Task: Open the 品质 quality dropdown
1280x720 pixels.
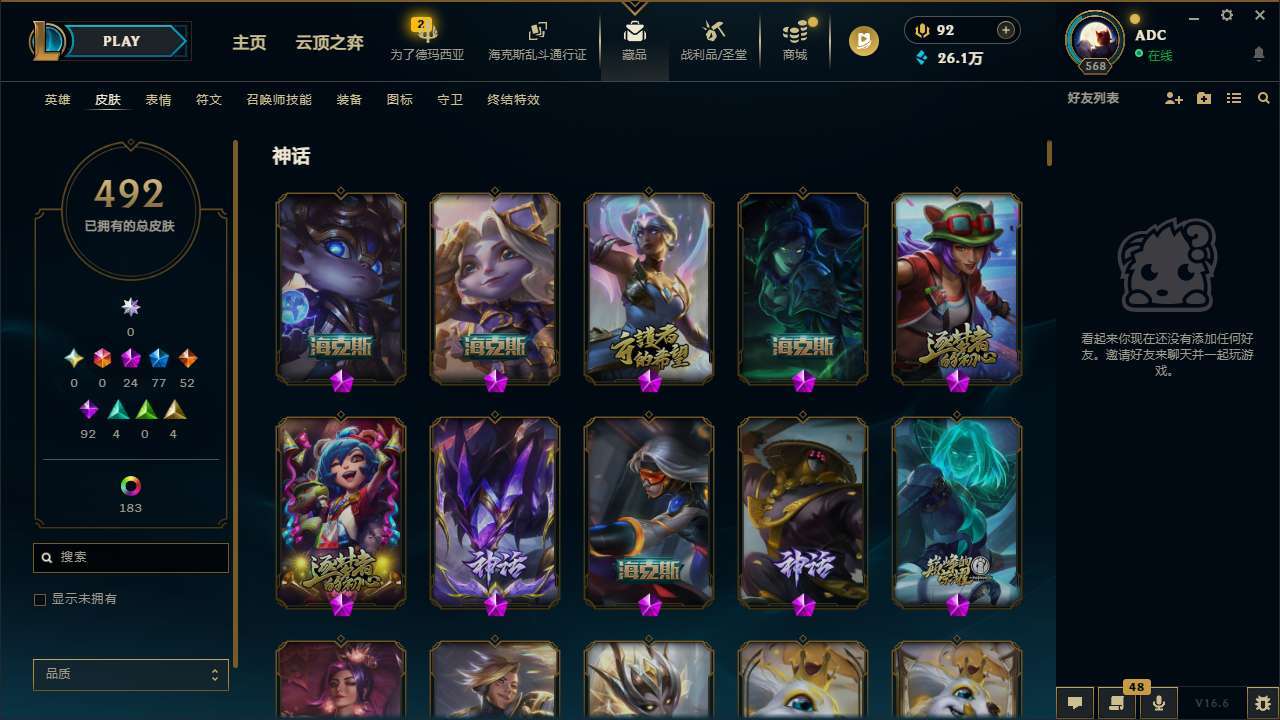Action: (130, 674)
